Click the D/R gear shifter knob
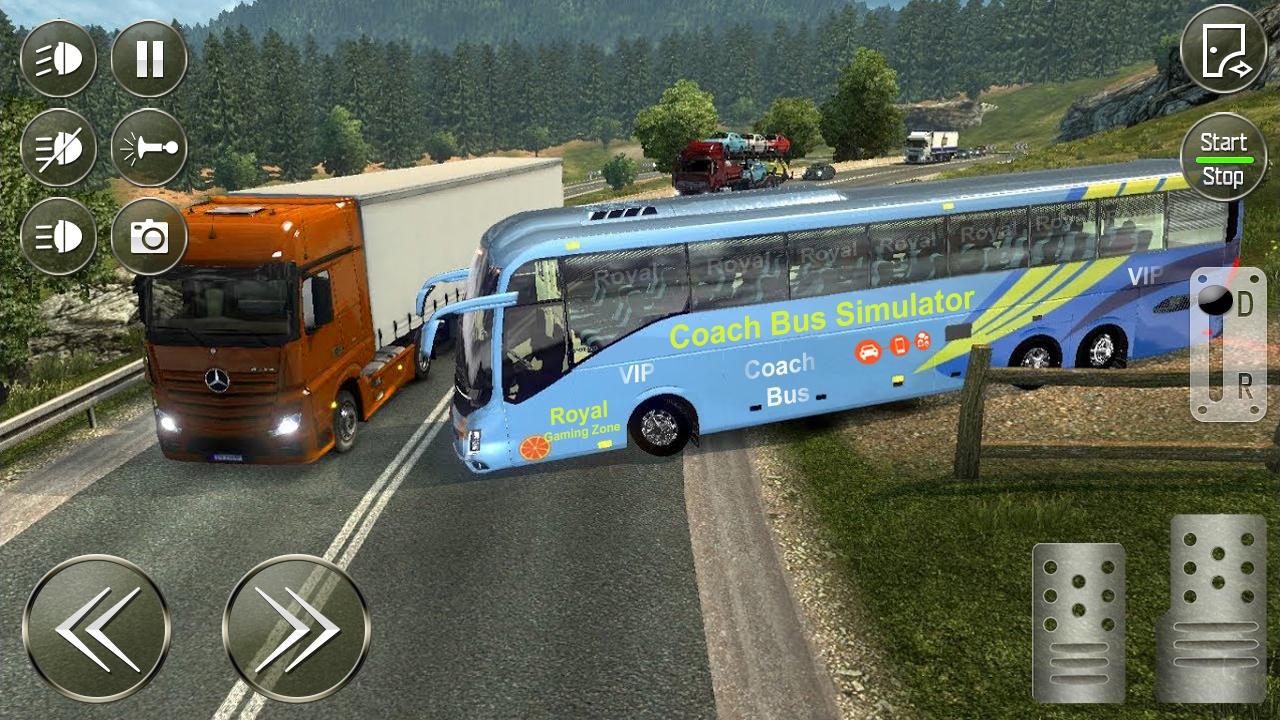The height and width of the screenshot is (720, 1280). point(1215,301)
